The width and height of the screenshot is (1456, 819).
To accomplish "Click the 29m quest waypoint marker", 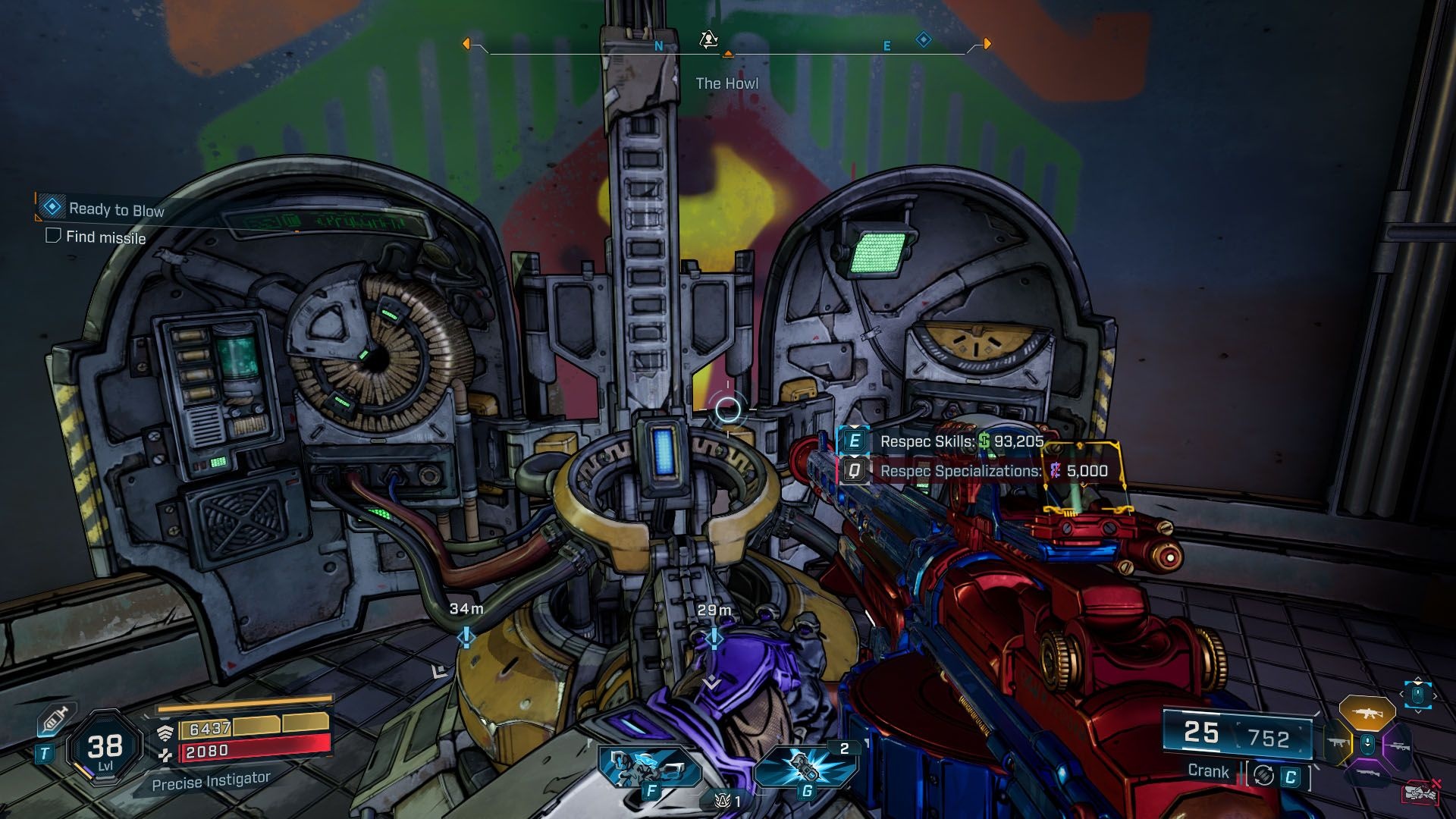I will [714, 639].
